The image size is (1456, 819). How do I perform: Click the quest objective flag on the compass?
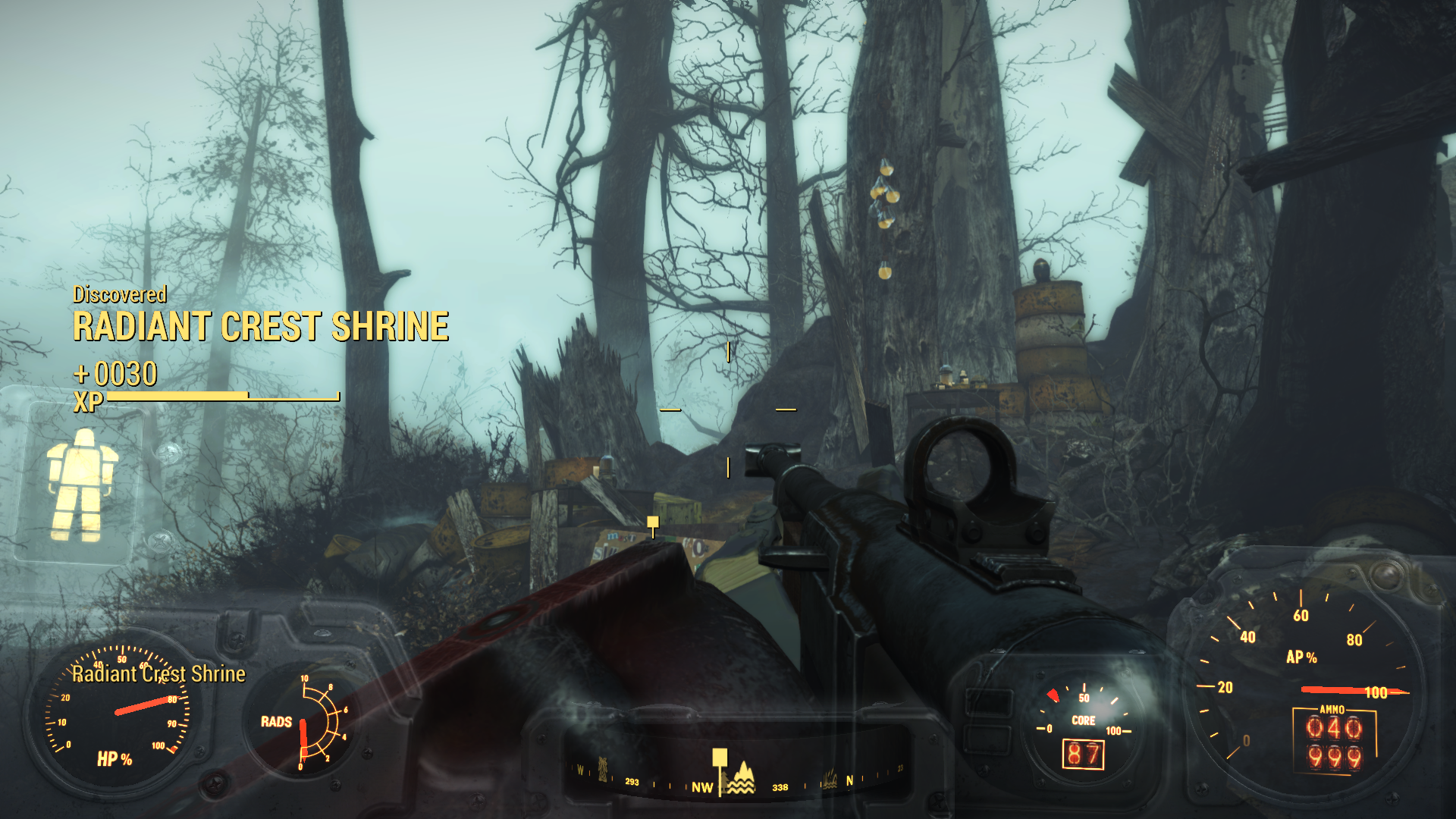(x=720, y=758)
